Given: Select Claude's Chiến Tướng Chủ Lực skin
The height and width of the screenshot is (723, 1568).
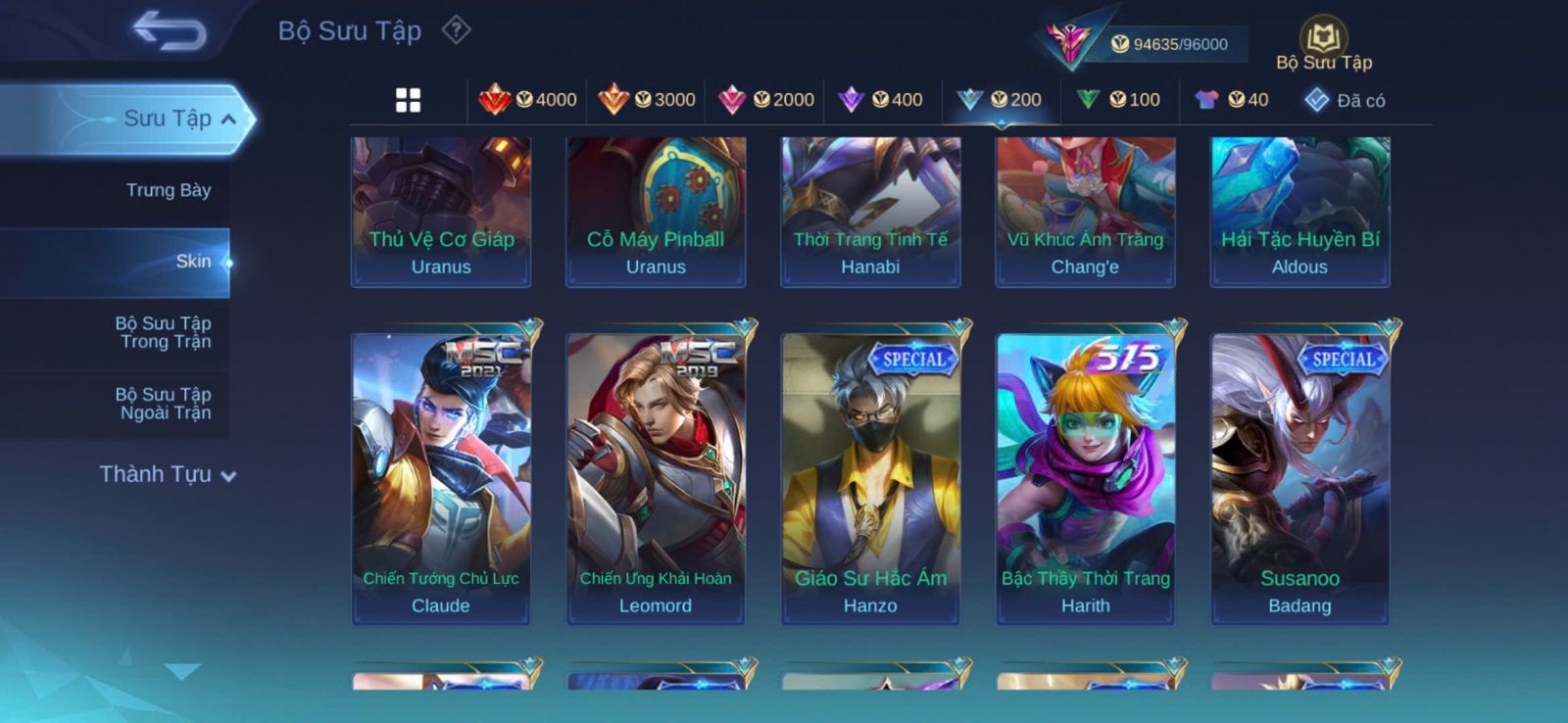Looking at the screenshot, I should (x=441, y=478).
